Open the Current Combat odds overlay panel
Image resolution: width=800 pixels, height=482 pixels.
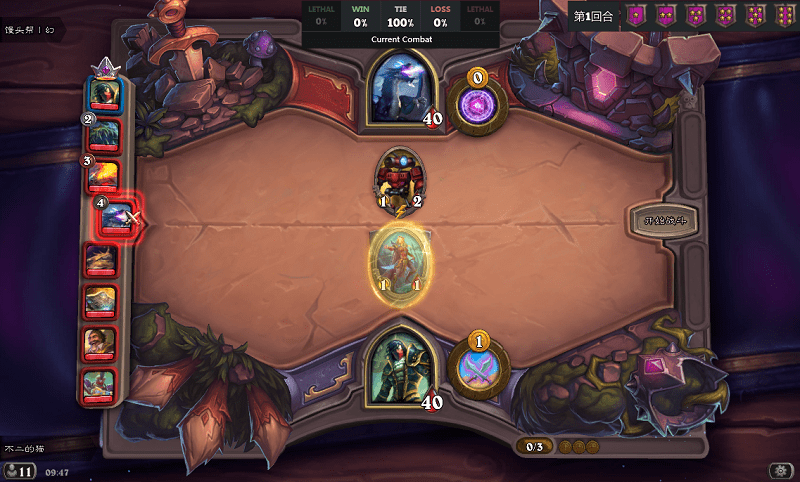(x=400, y=24)
